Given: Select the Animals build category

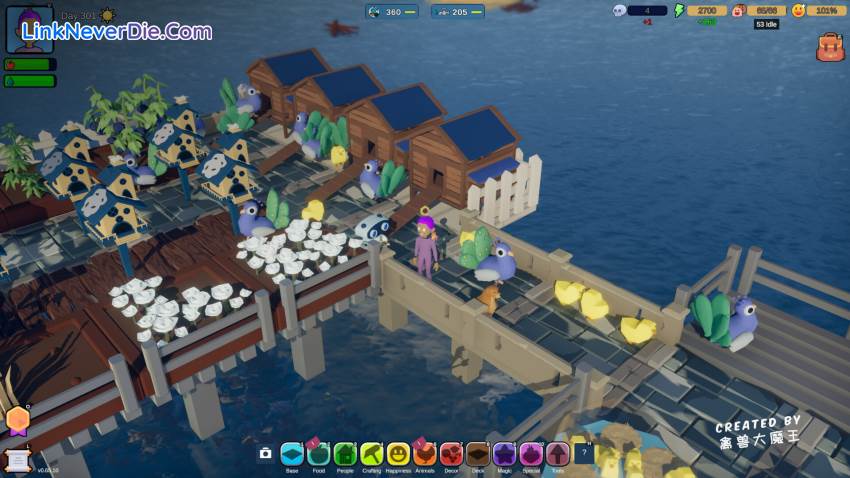Looking at the screenshot, I should pyautogui.click(x=425, y=454).
